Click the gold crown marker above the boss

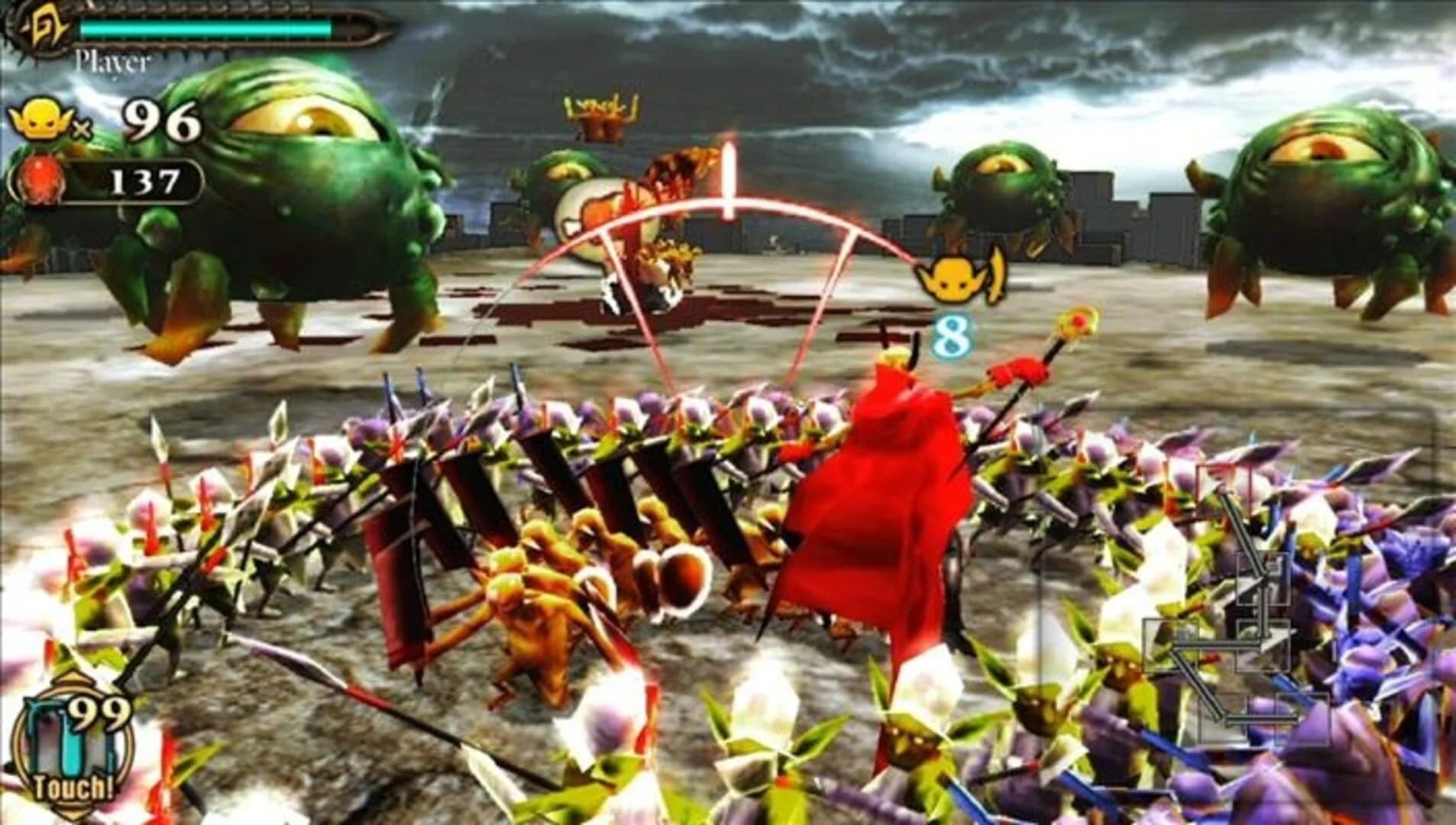click(x=600, y=115)
